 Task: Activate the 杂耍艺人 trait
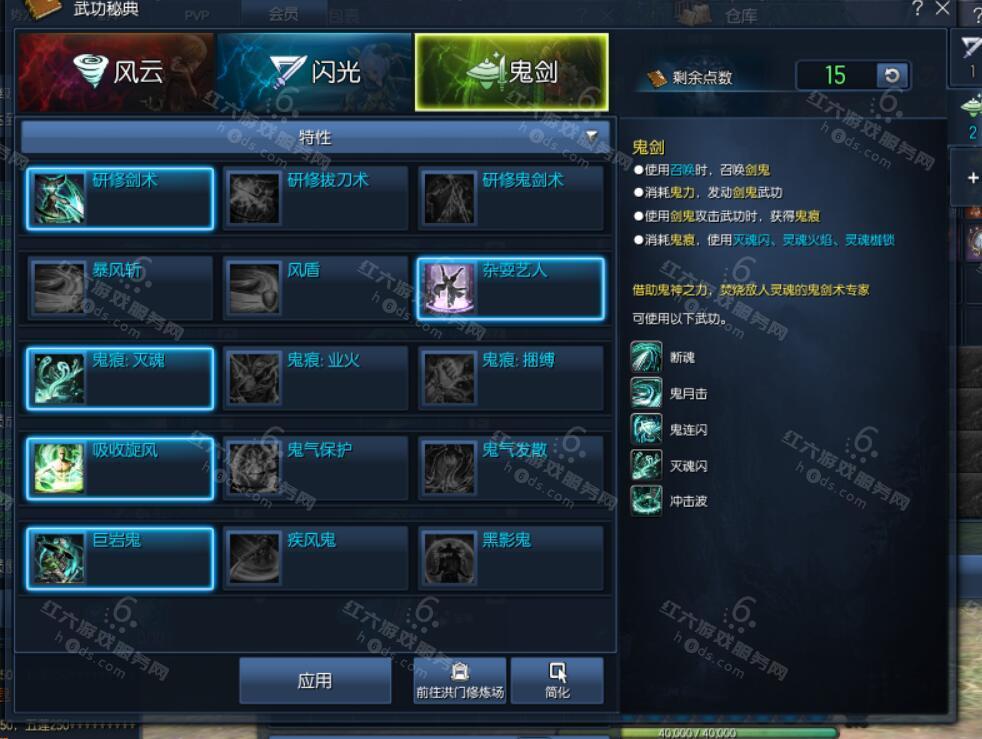510,288
